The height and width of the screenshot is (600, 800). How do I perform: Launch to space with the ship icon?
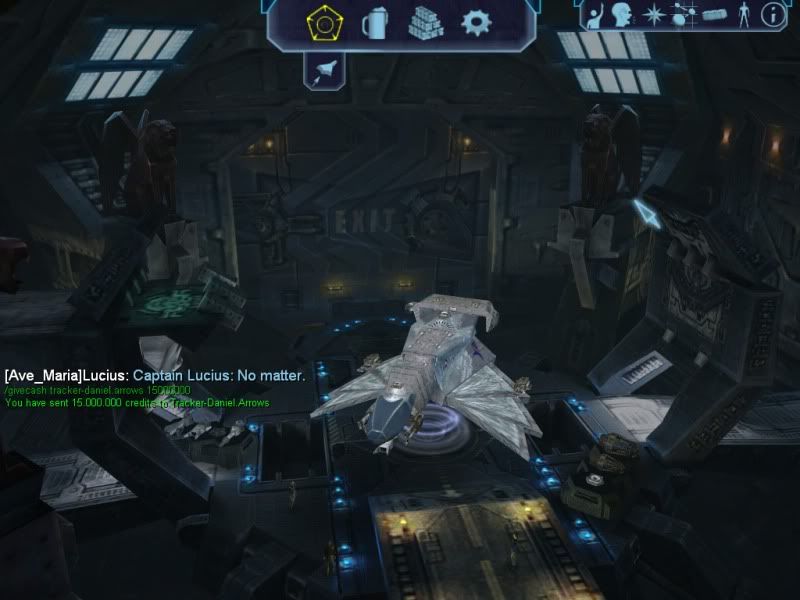326,70
